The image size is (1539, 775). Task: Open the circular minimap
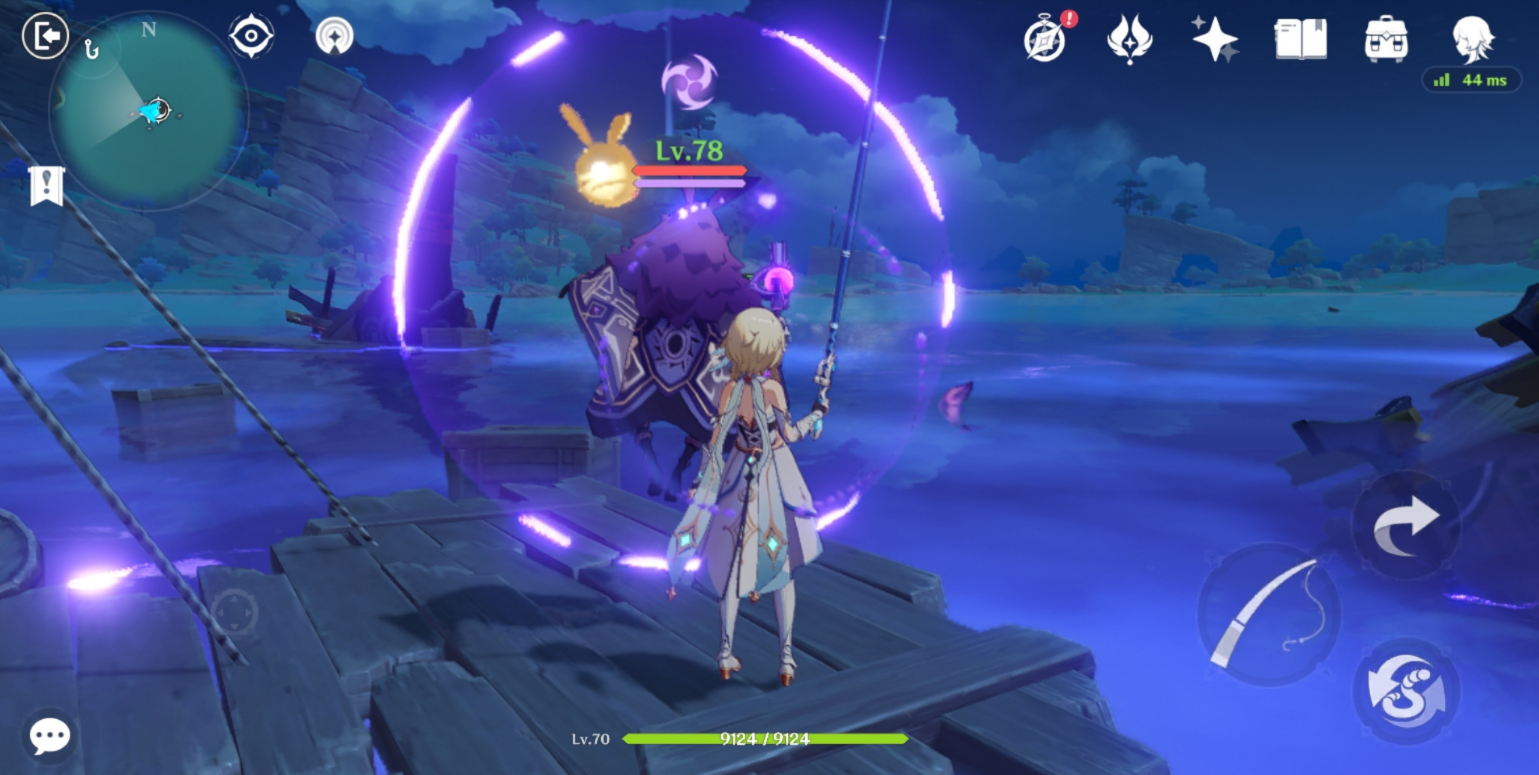click(x=148, y=112)
